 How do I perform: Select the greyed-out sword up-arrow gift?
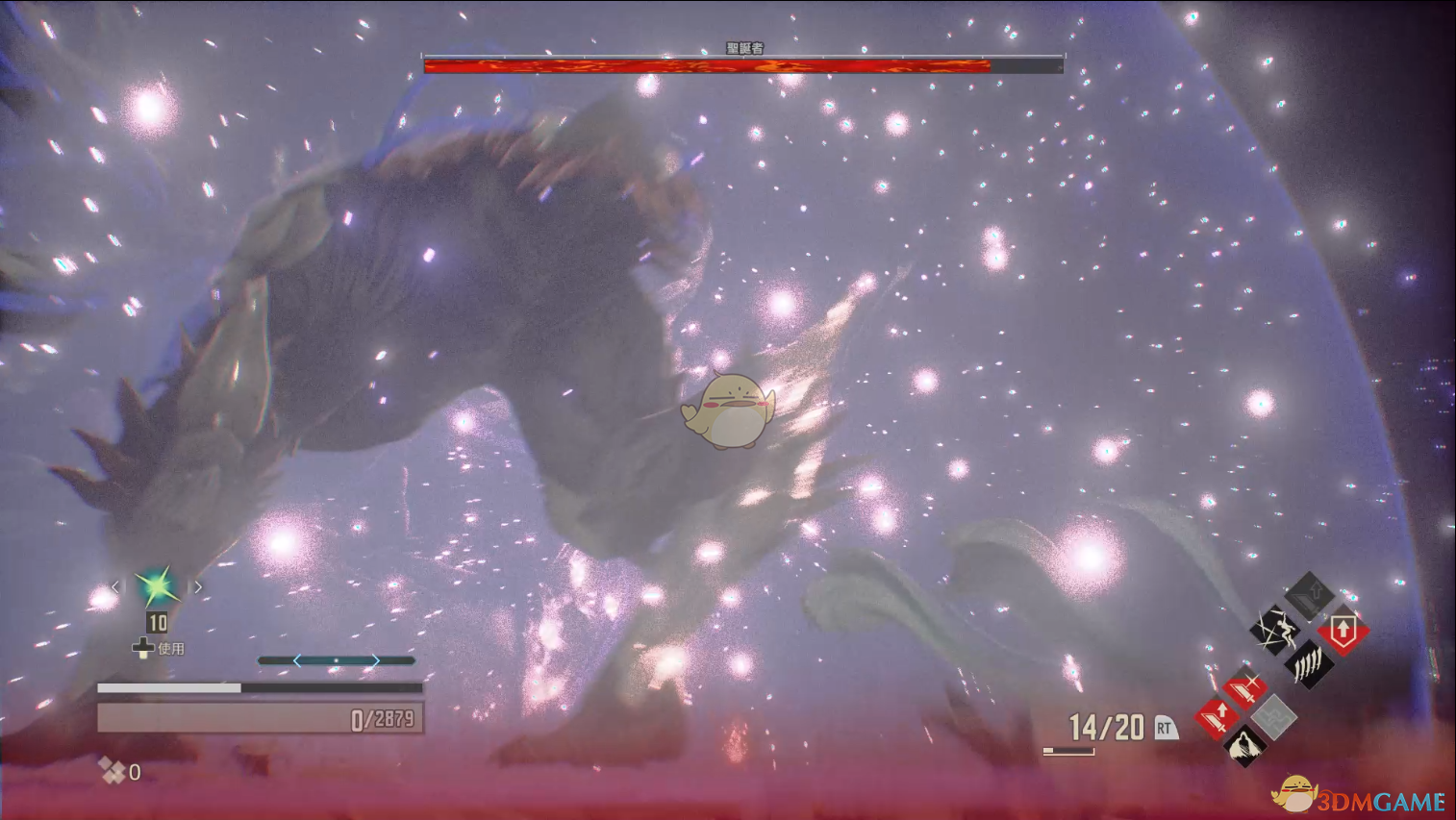tap(1310, 596)
